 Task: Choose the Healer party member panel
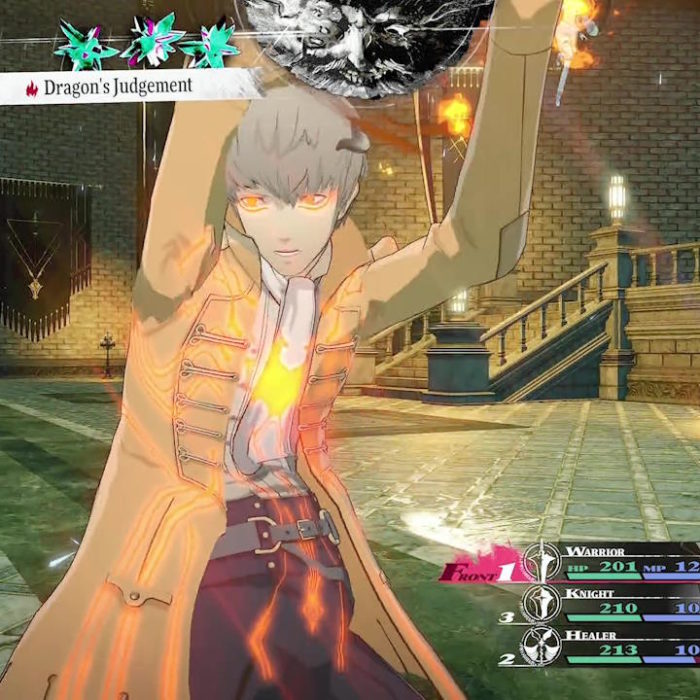click(x=610, y=645)
